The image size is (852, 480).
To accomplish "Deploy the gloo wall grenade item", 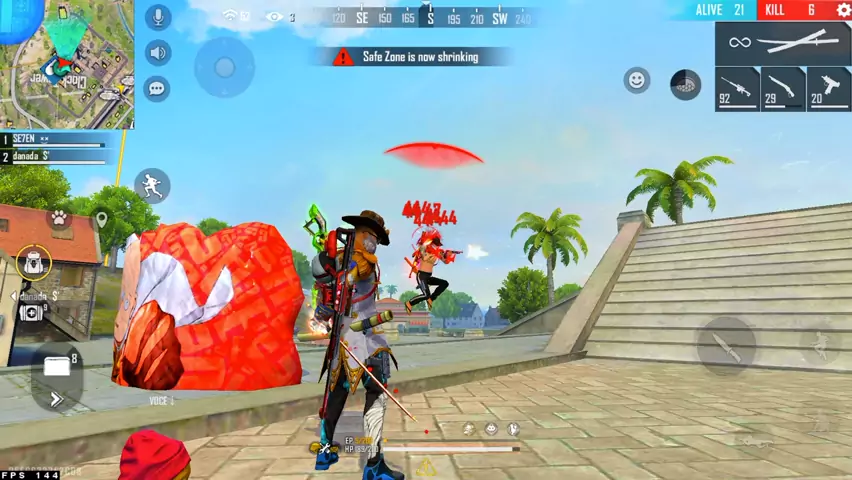I will tap(685, 84).
